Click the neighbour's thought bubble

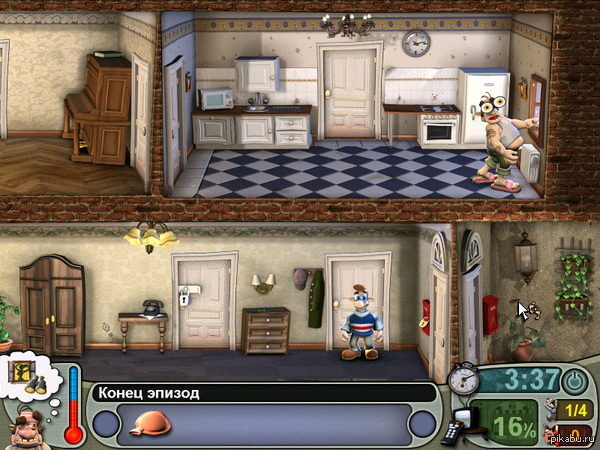coord(32,377)
